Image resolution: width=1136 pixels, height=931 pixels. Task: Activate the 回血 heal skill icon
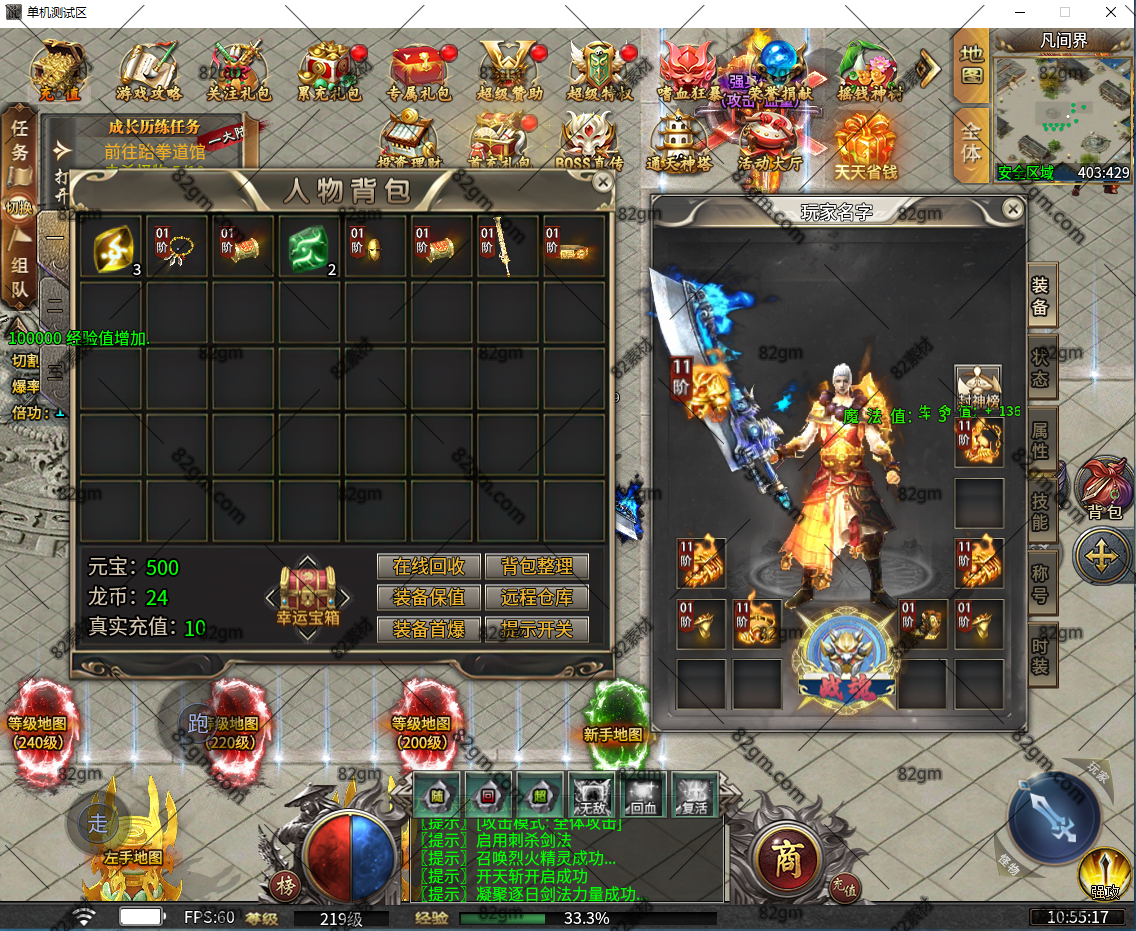[x=644, y=794]
